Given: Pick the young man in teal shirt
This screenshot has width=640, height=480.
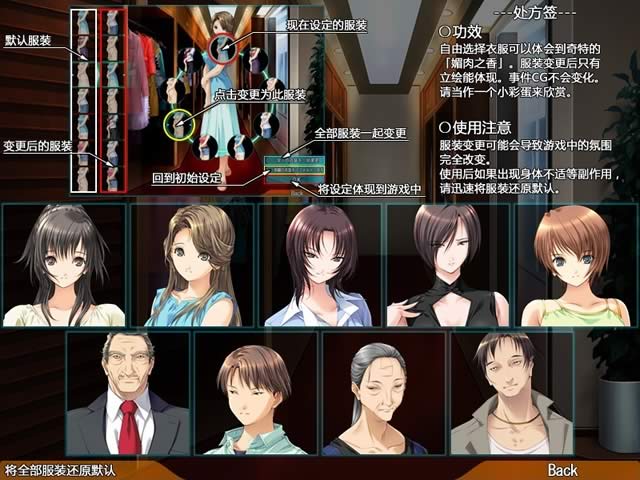Looking at the screenshot, I should (x=255, y=393).
